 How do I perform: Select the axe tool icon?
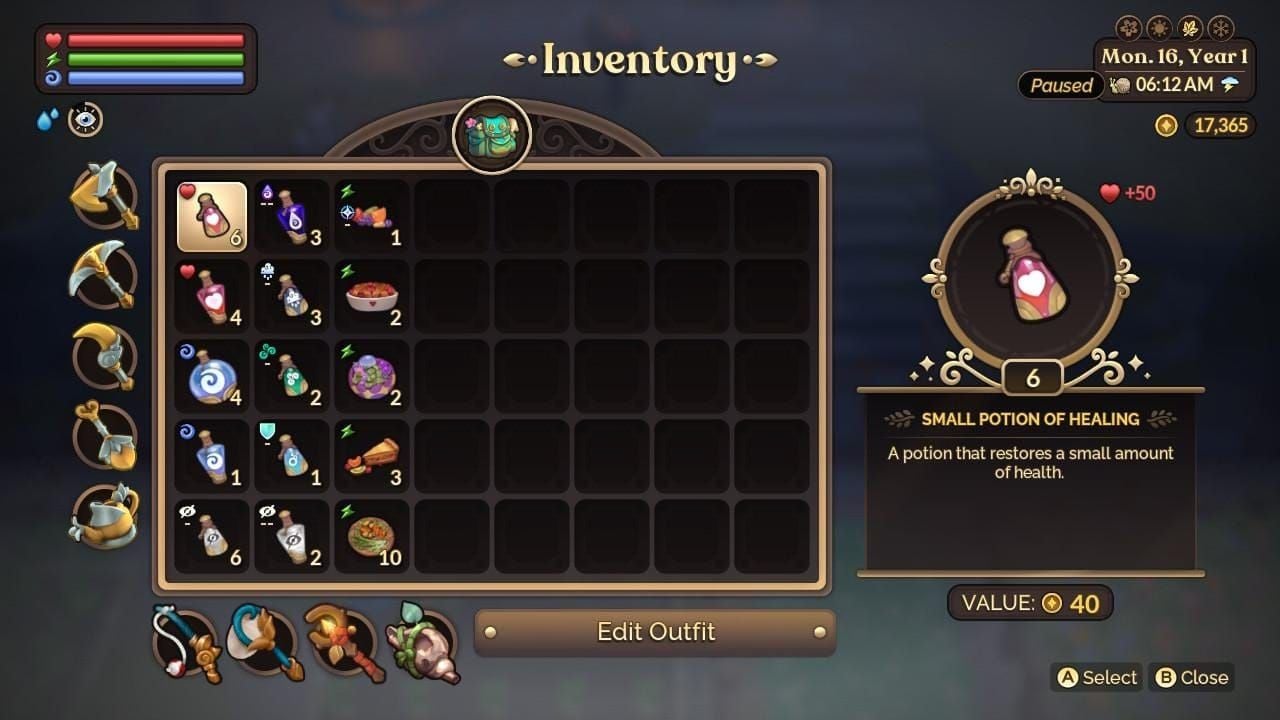[x=102, y=198]
